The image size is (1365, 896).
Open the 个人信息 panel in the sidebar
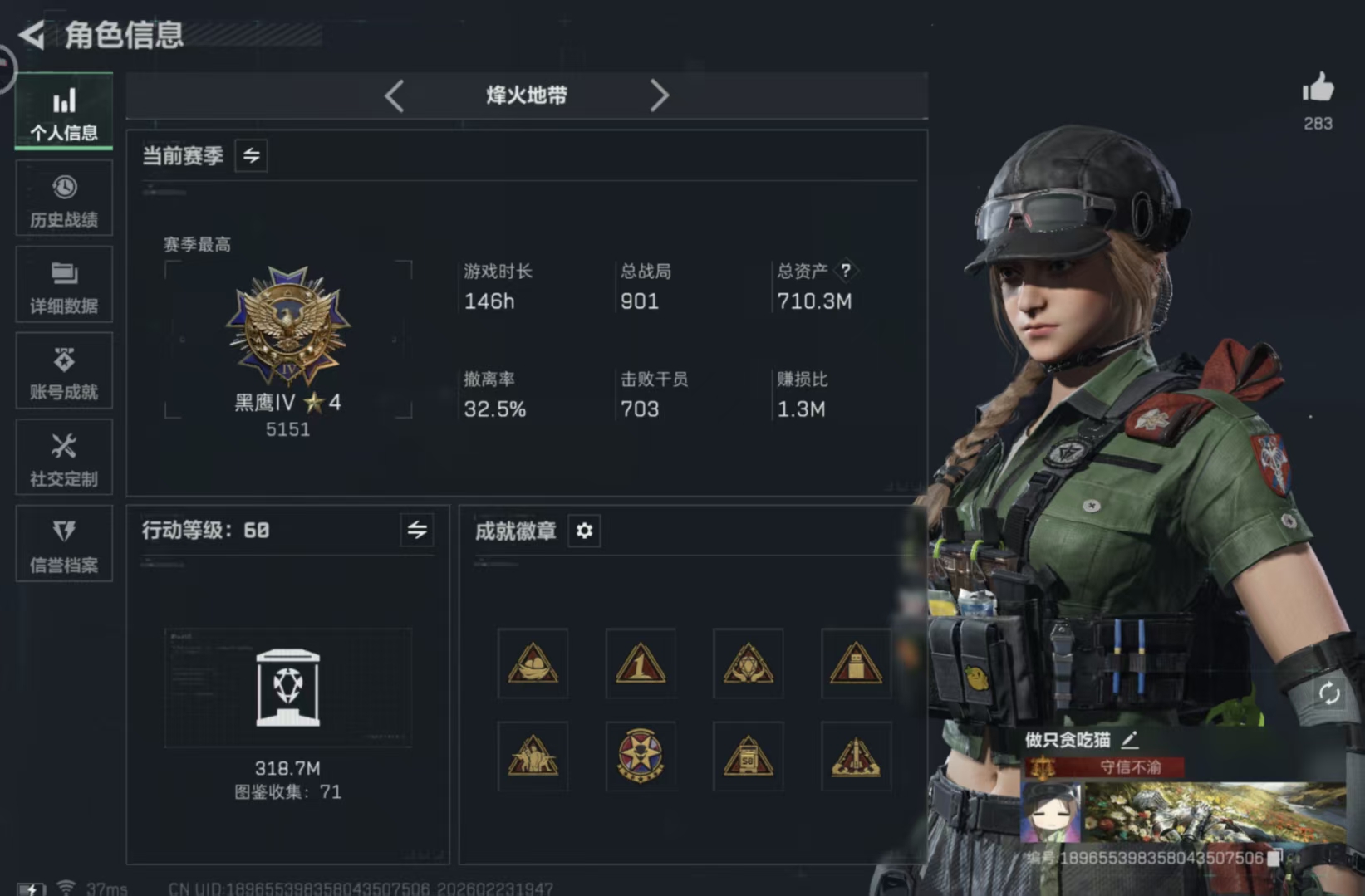coord(63,112)
